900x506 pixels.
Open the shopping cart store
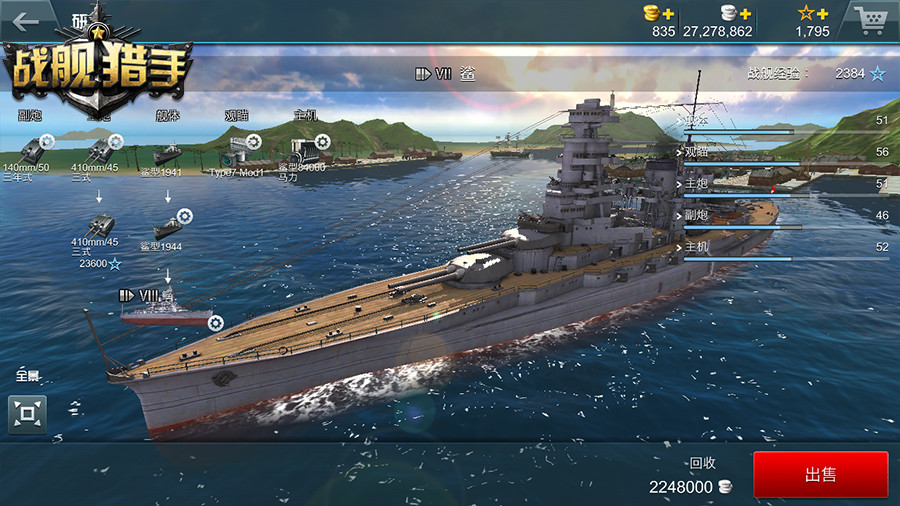[869, 20]
